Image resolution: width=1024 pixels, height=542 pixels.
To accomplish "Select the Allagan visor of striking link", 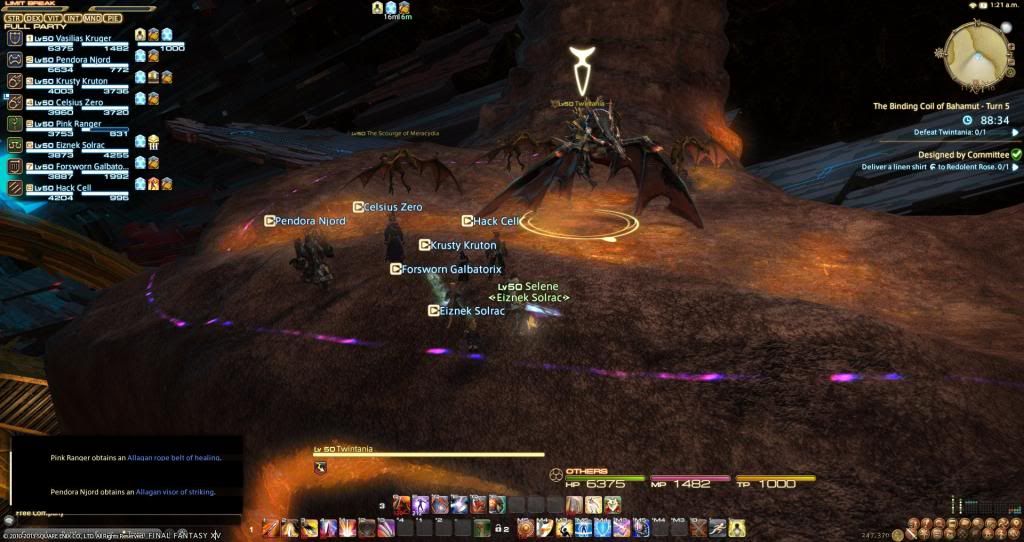I will click(x=177, y=492).
